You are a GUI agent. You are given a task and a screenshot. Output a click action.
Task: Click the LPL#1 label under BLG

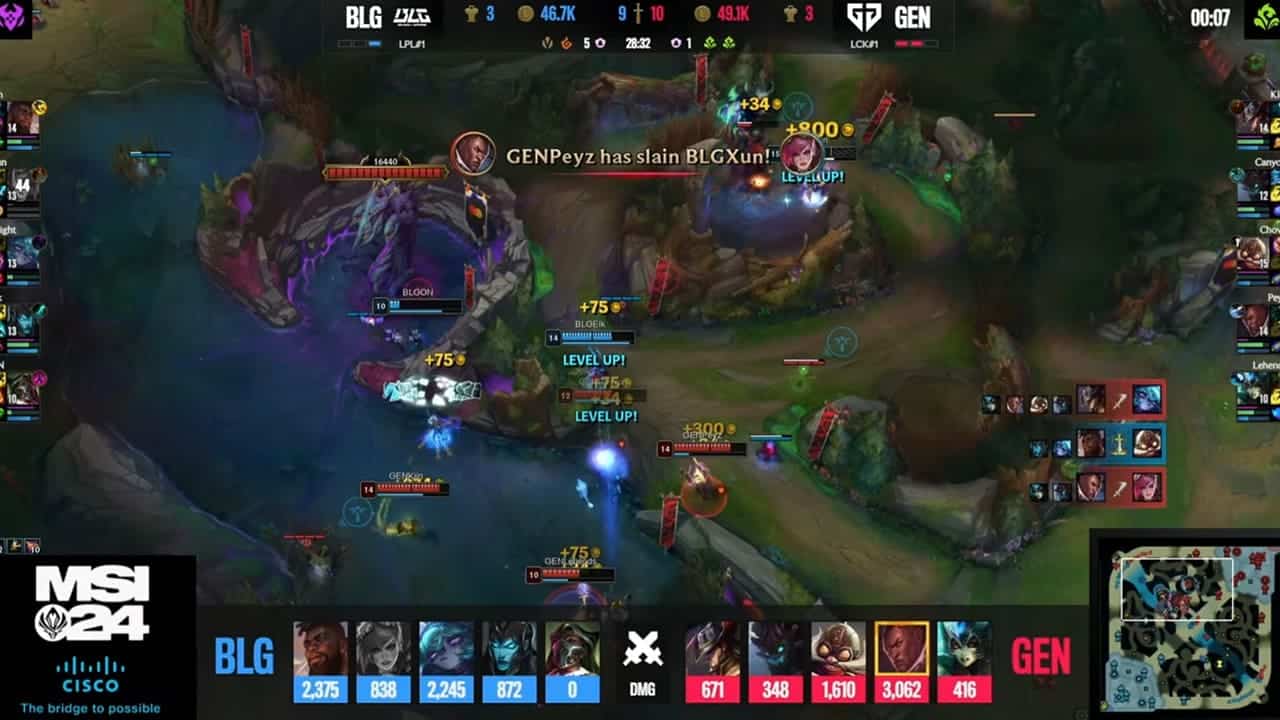pyautogui.click(x=410, y=45)
